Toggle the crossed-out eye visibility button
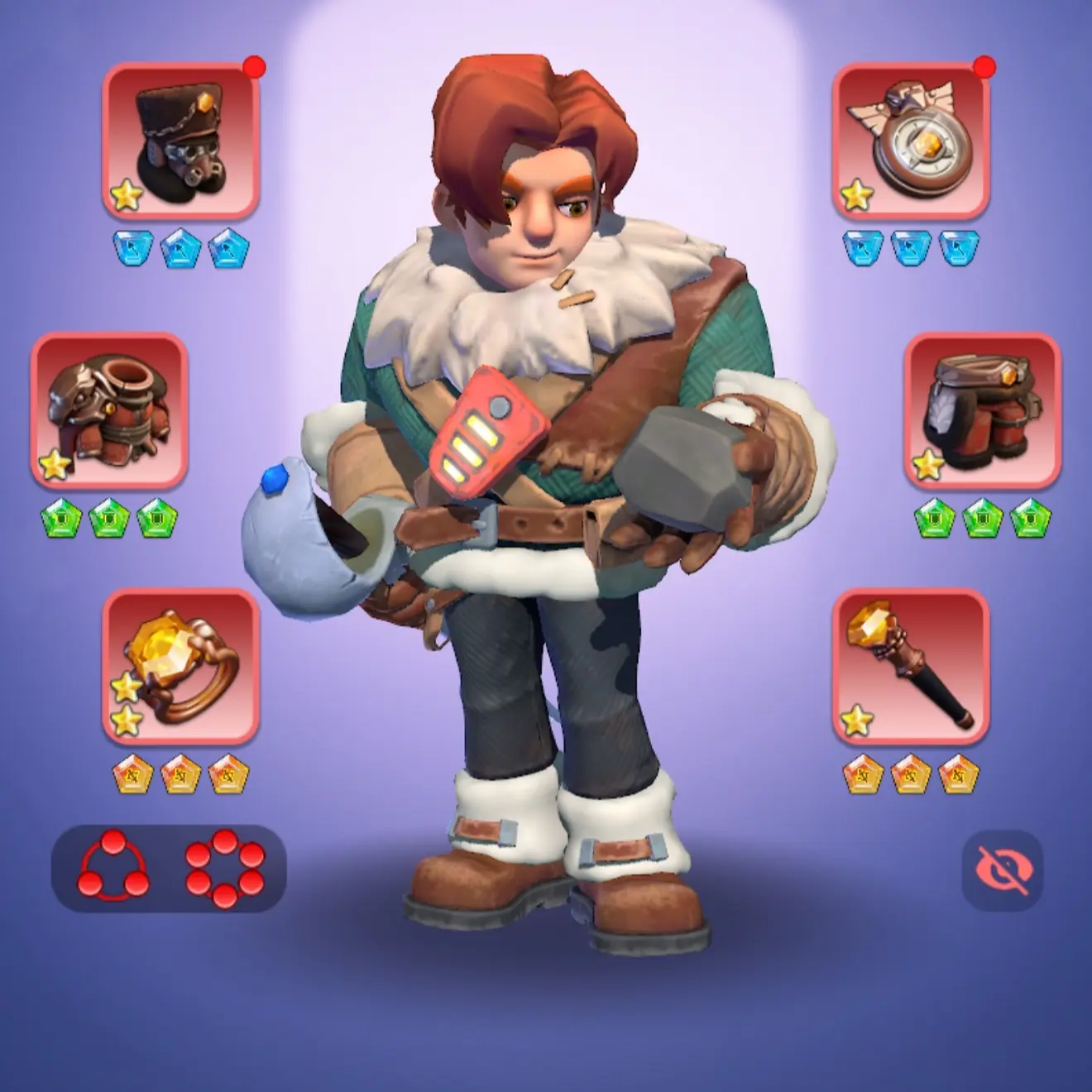The height and width of the screenshot is (1092, 1092). [1003, 870]
